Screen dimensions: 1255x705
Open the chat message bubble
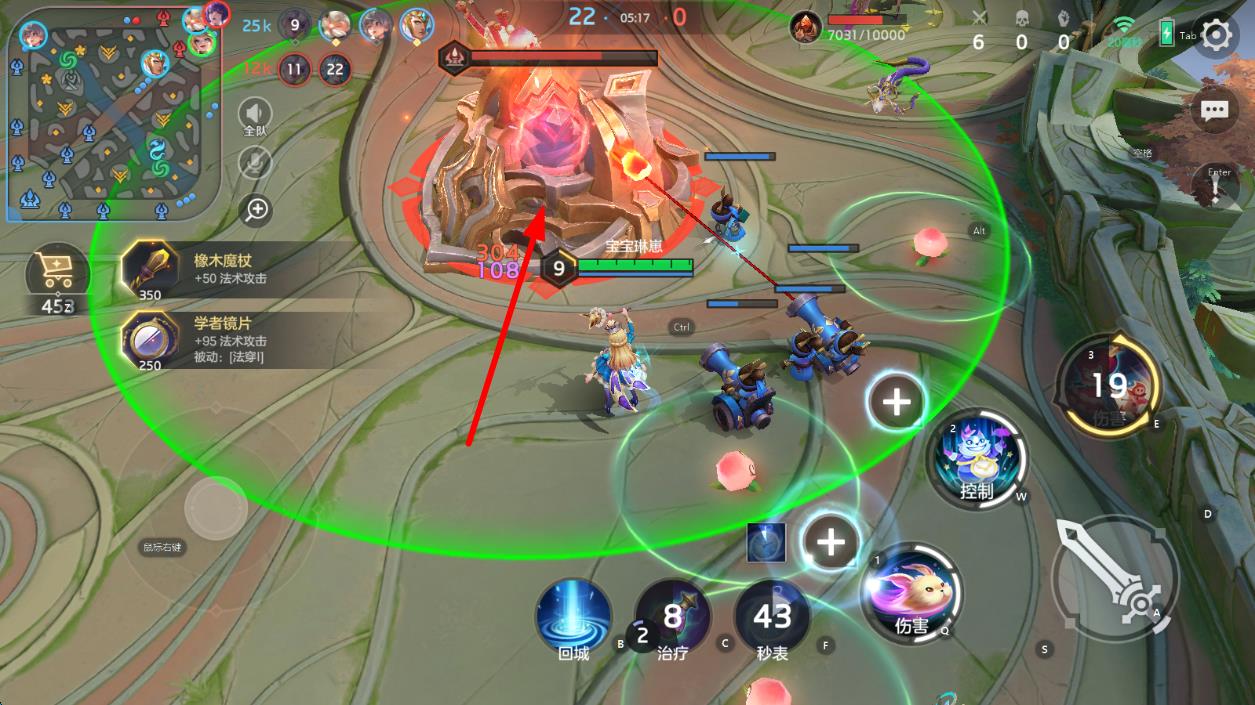click(x=1215, y=109)
